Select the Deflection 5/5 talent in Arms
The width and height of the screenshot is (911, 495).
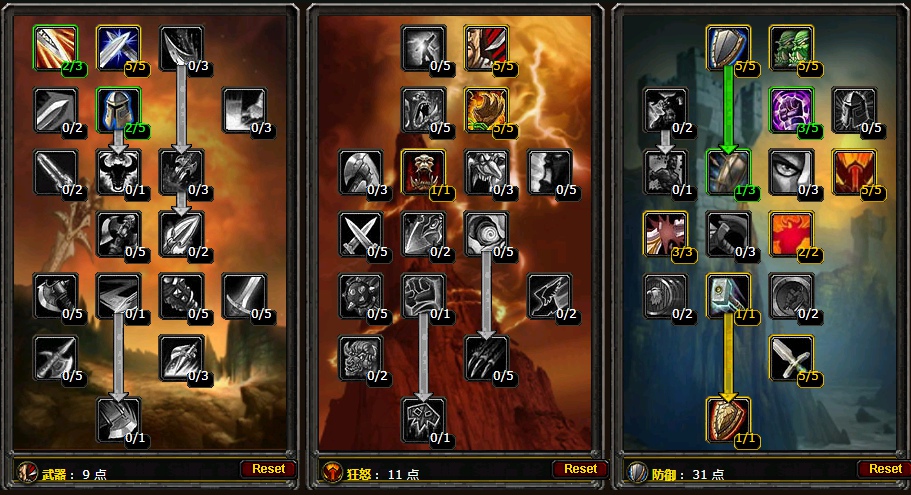coord(118,47)
